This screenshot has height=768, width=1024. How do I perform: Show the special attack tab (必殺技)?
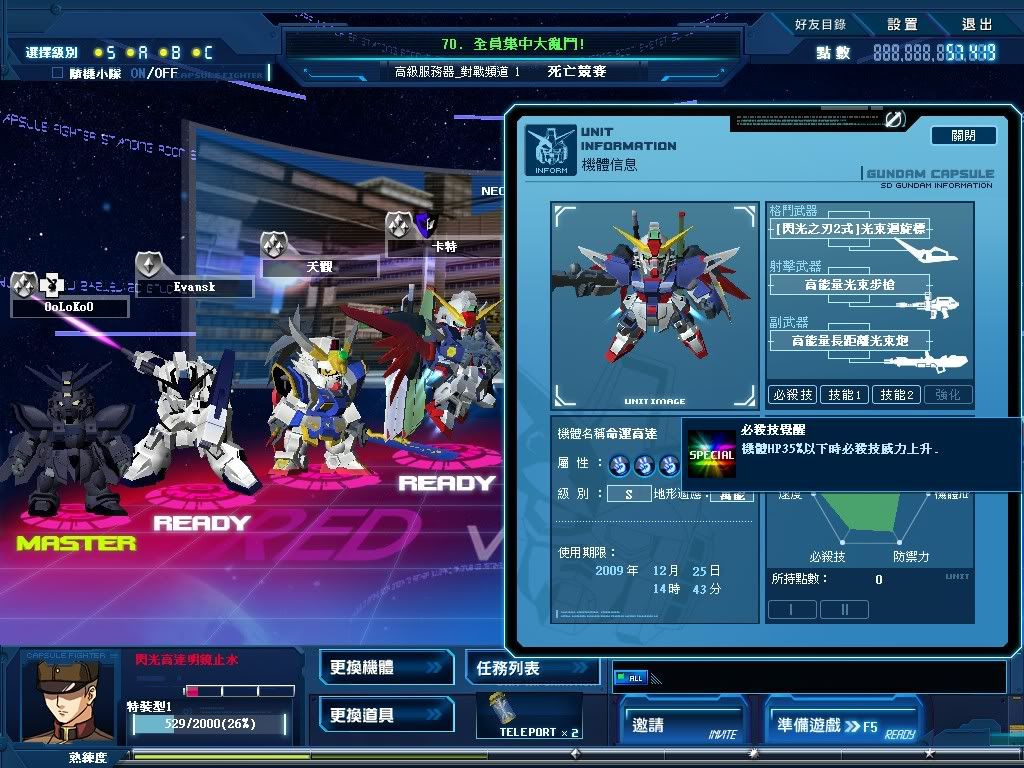[x=792, y=395]
